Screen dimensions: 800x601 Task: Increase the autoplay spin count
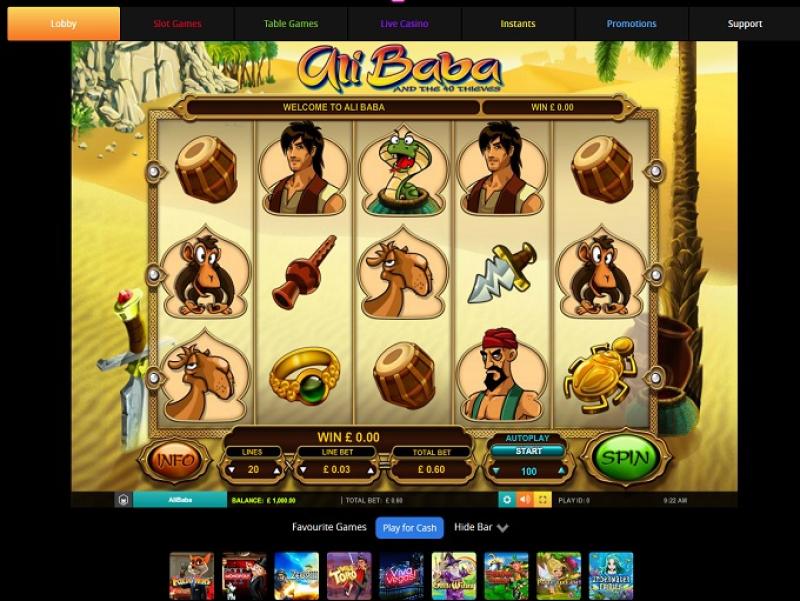pyautogui.click(x=560, y=471)
